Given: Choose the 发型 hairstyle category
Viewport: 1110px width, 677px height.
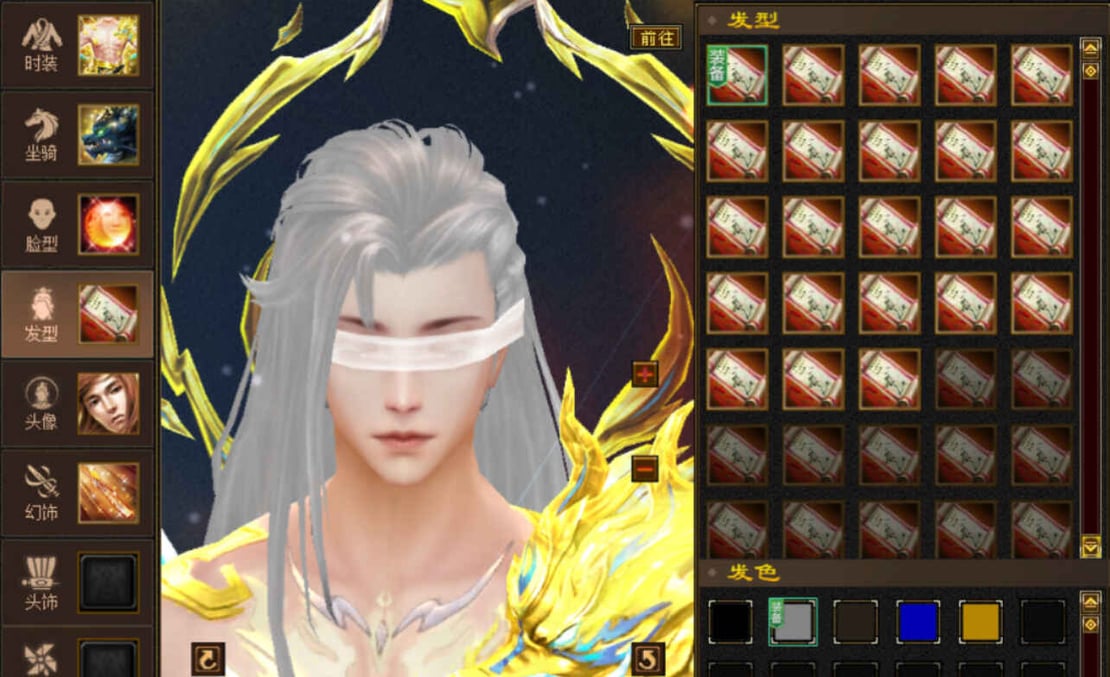Looking at the screenshot, I should pyautogui.click(x=77, y=315).
